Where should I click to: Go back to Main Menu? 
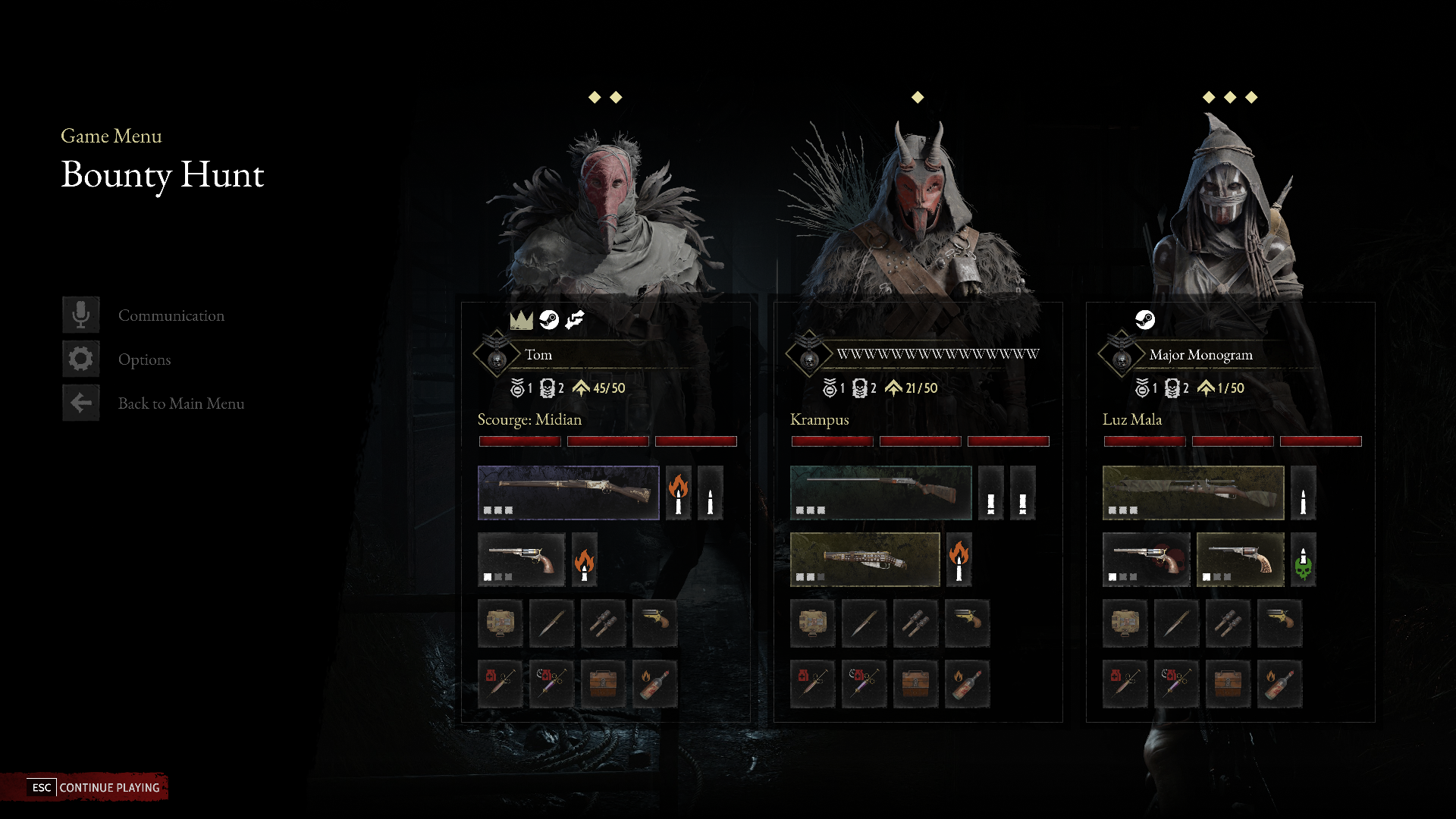pos(180,403)
